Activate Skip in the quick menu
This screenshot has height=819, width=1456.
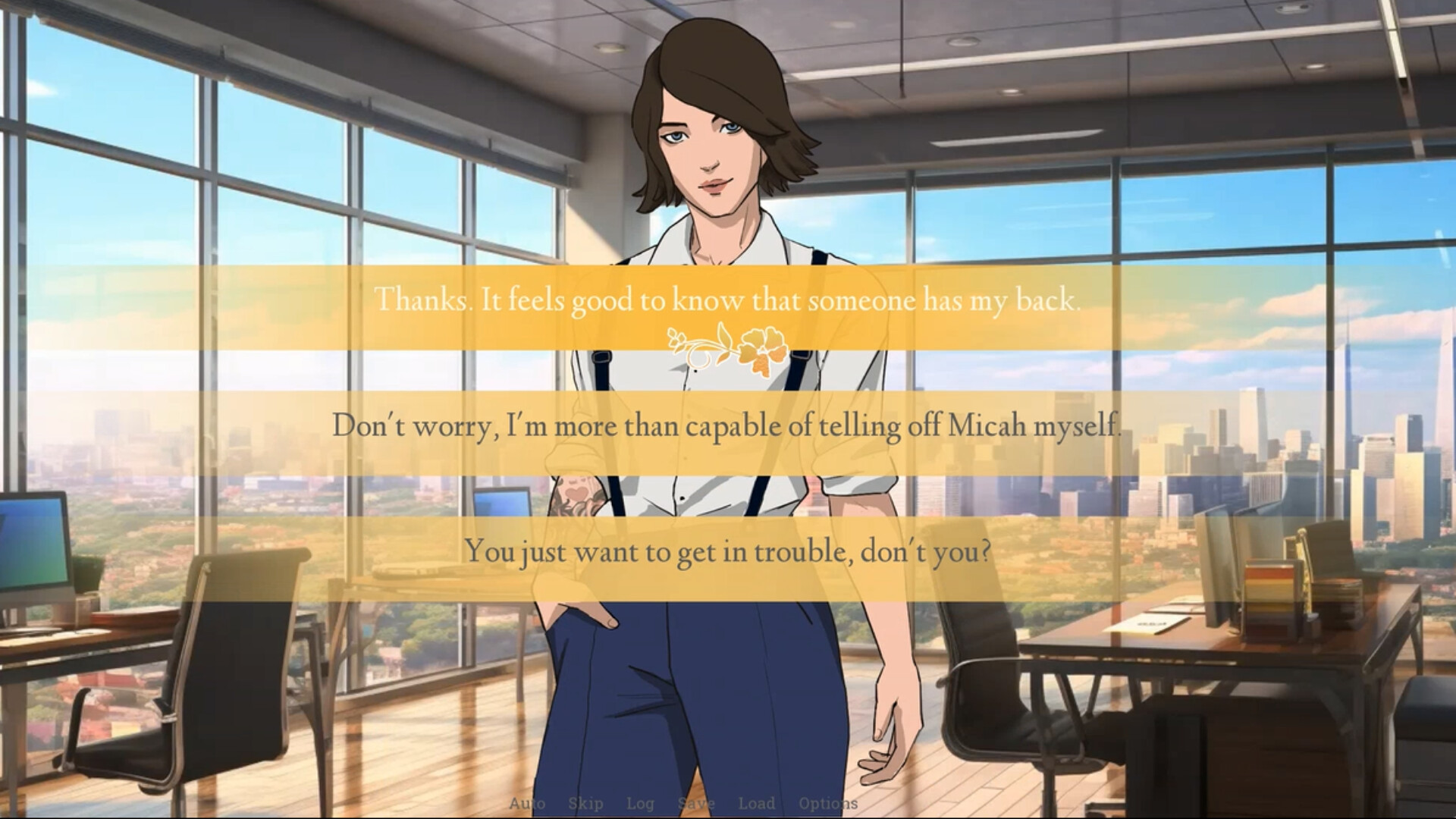pyautogui.click(x=585, y=803)
